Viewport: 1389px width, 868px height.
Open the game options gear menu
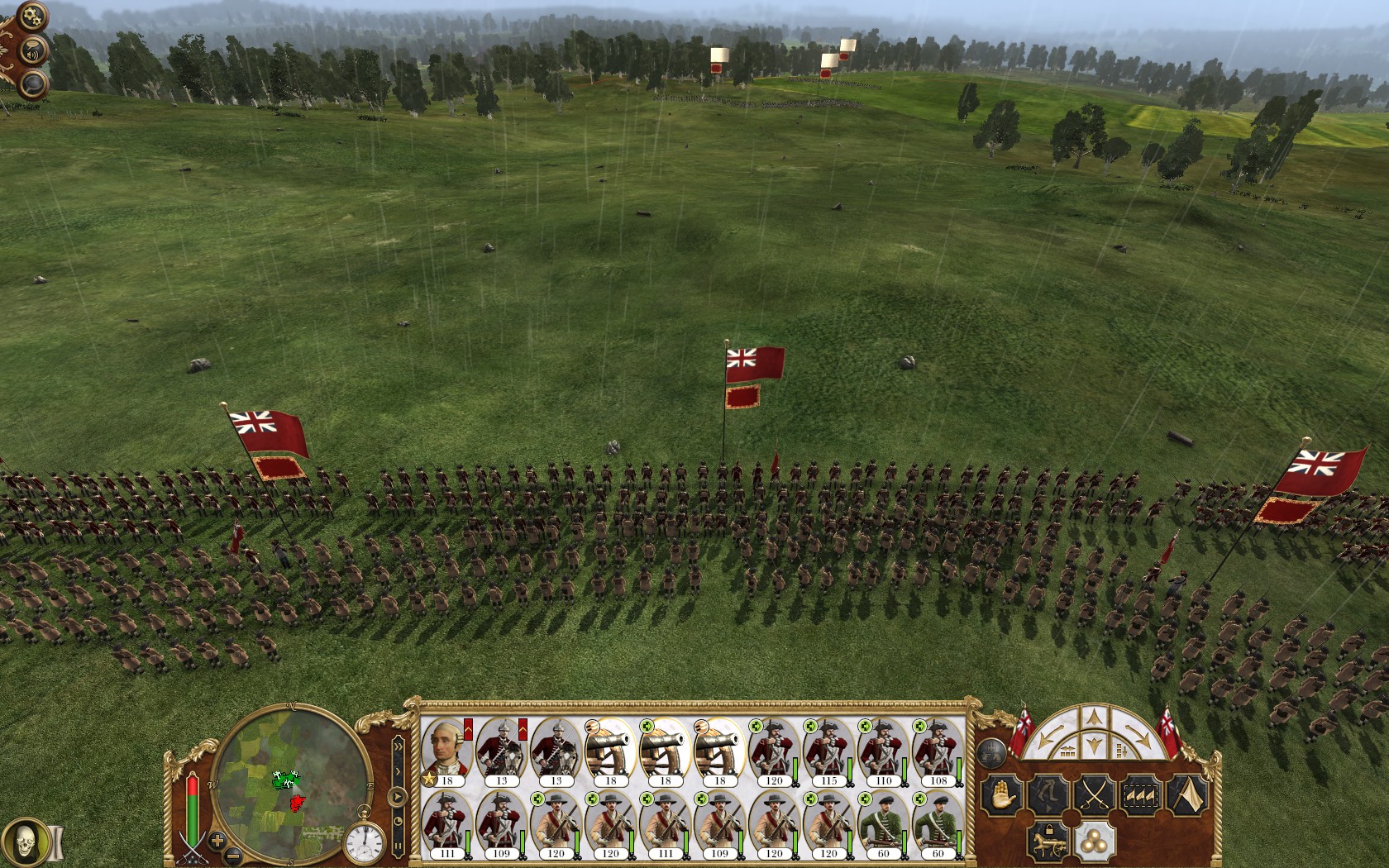click(x=32, y=16)
